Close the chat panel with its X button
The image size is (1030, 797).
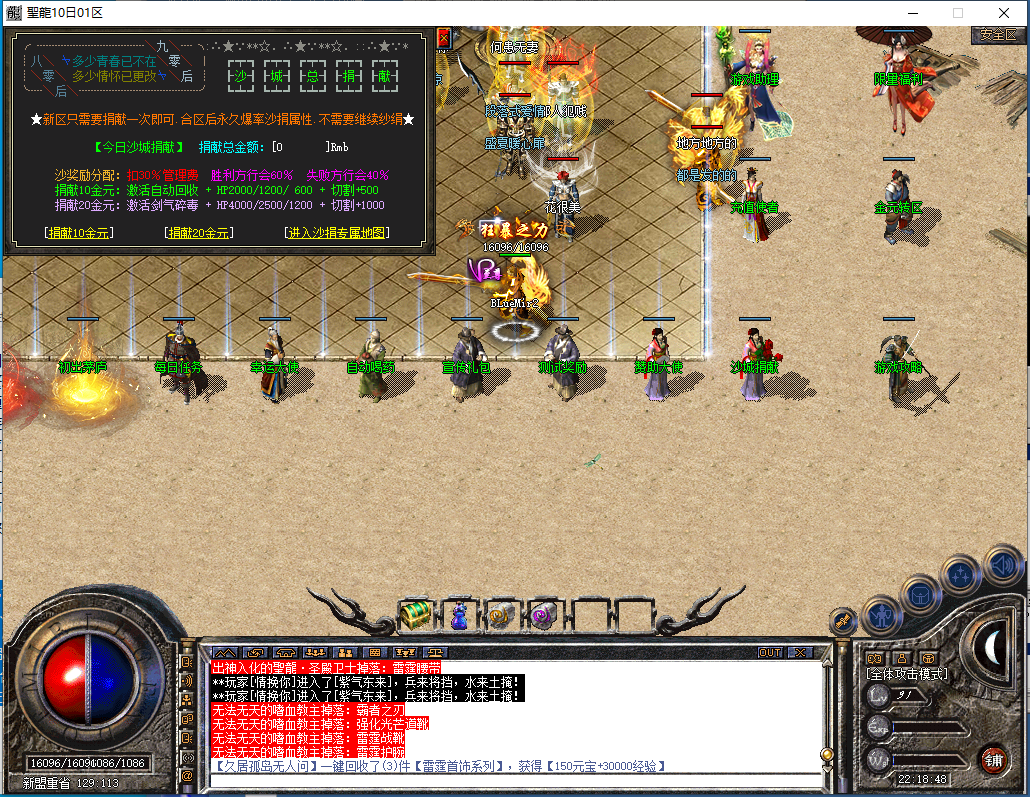(799, 652)
